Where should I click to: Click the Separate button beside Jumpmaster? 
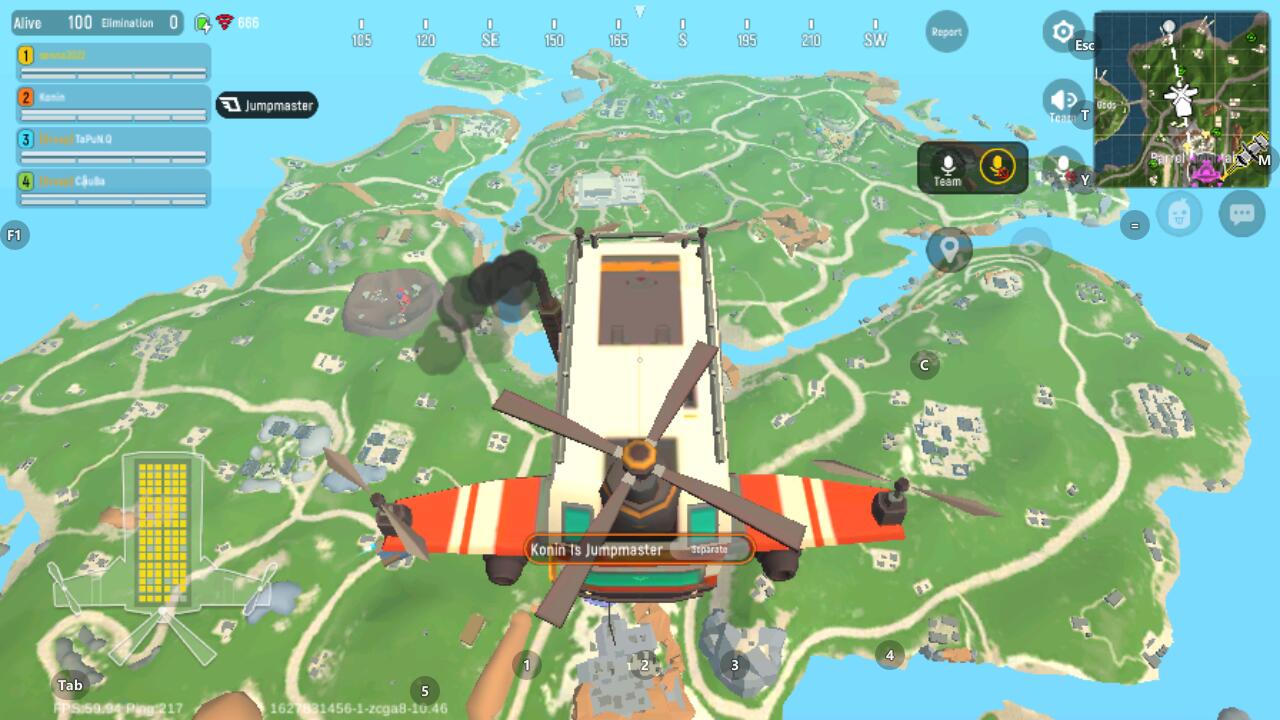[x=711, y=548]
